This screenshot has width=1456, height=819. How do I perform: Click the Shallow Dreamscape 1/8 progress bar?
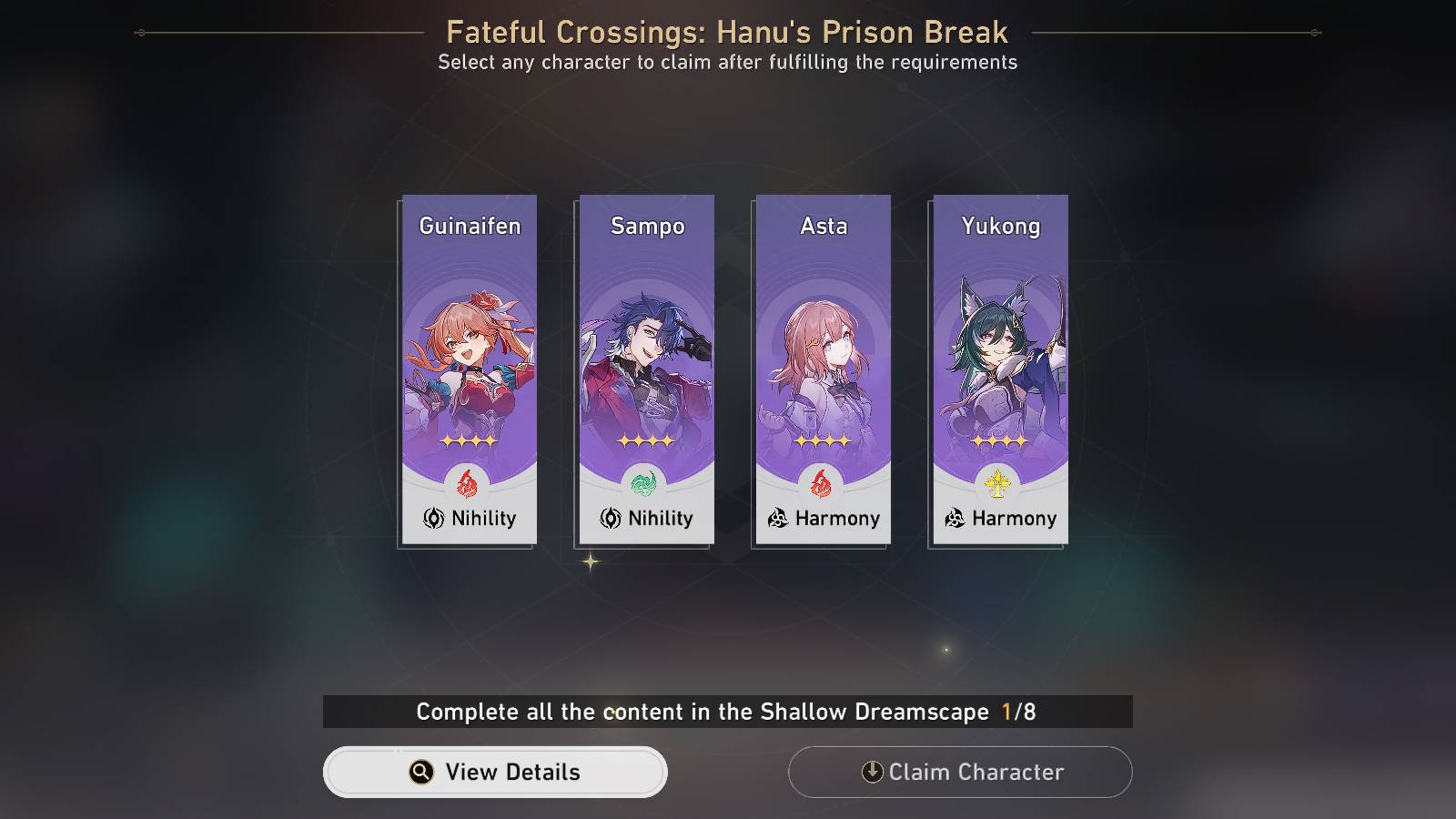tap(728, 713)
